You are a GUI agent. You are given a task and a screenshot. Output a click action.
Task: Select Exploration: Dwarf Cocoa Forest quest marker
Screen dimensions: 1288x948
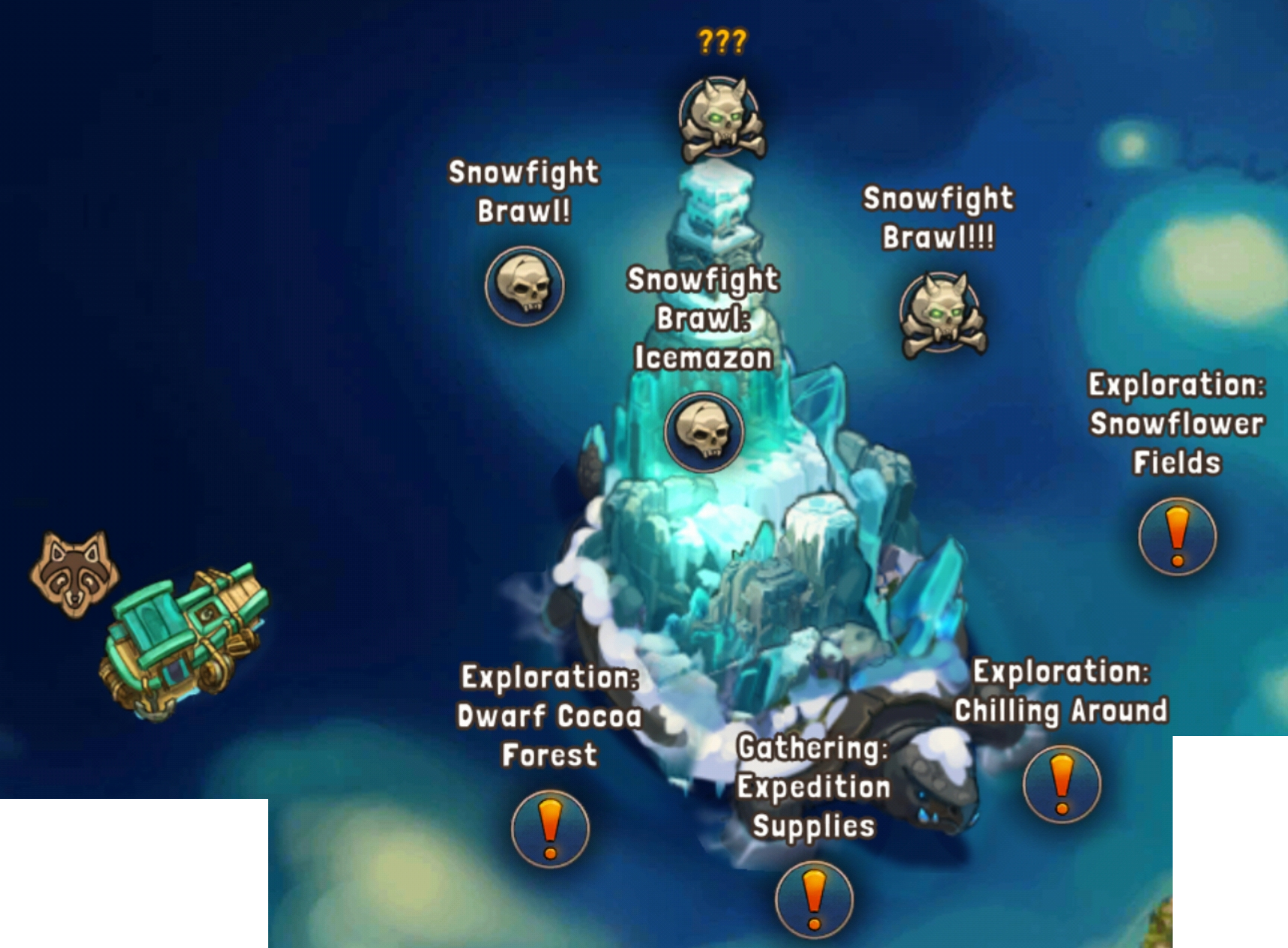(x=550, y=829)
